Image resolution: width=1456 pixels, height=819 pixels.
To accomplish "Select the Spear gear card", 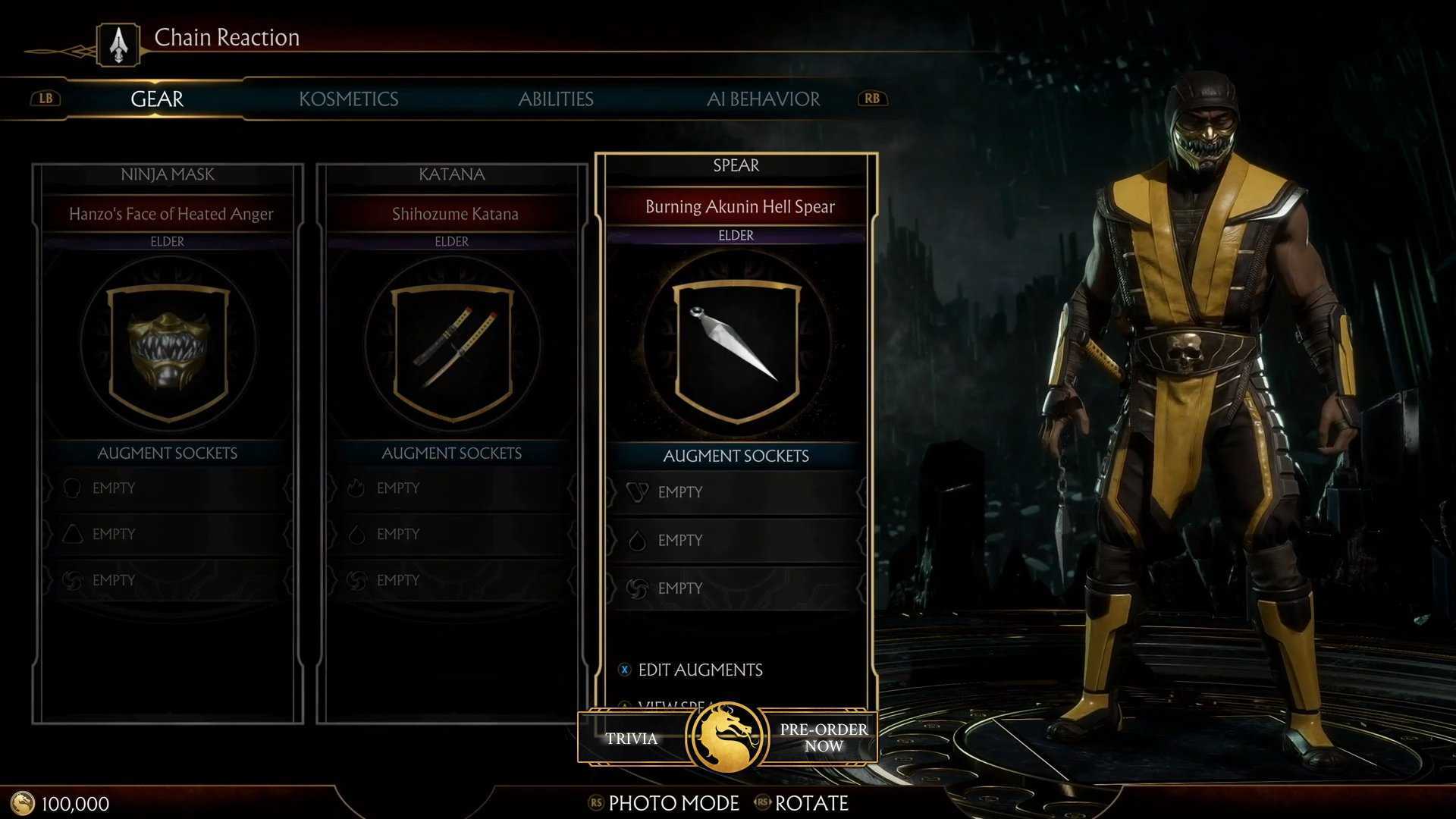I will [x=736, y=165].
